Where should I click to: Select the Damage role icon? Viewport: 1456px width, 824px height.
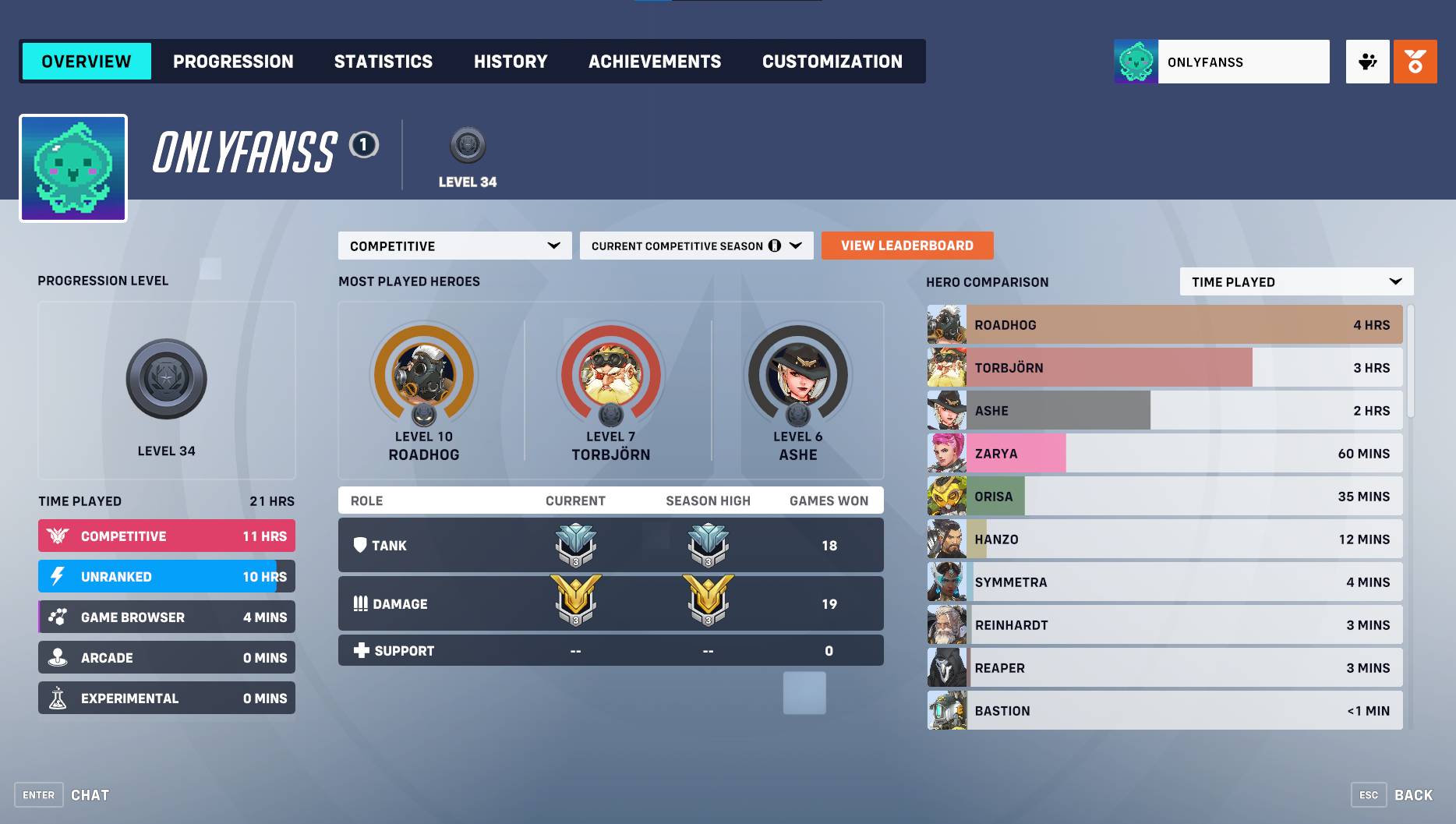pos(361,603)
